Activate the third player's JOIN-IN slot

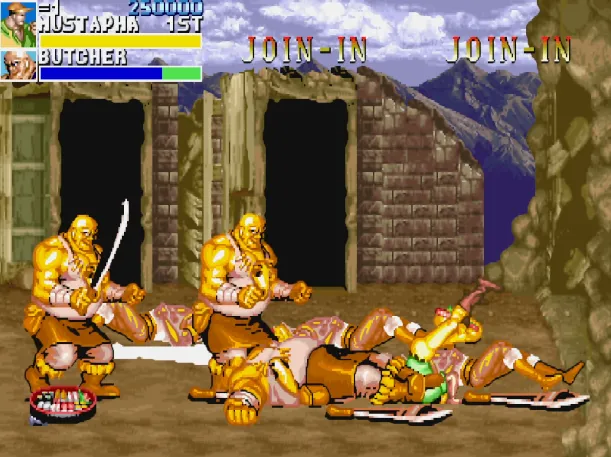click(508, 48)
